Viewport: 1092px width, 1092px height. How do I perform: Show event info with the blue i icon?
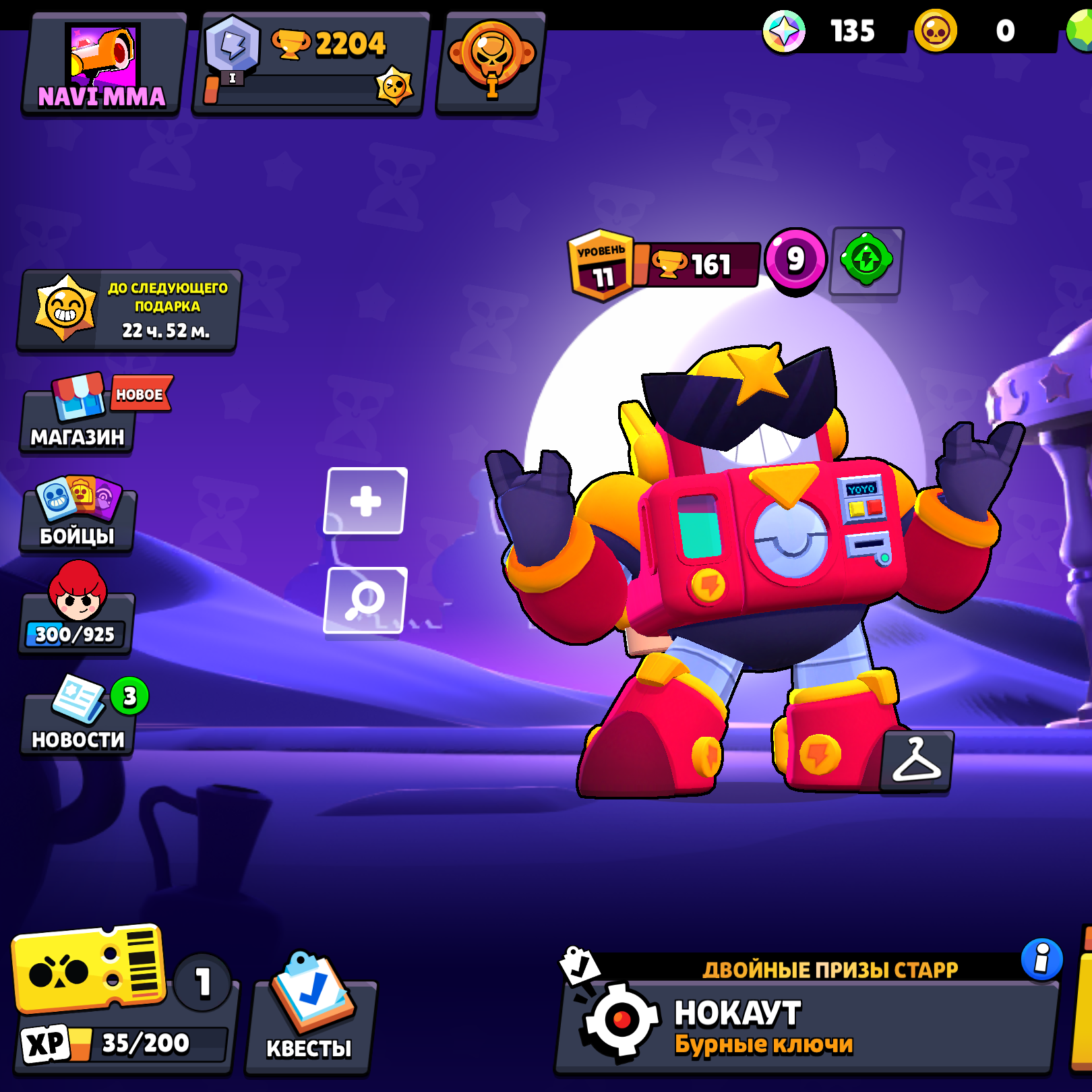(1041, 958)
